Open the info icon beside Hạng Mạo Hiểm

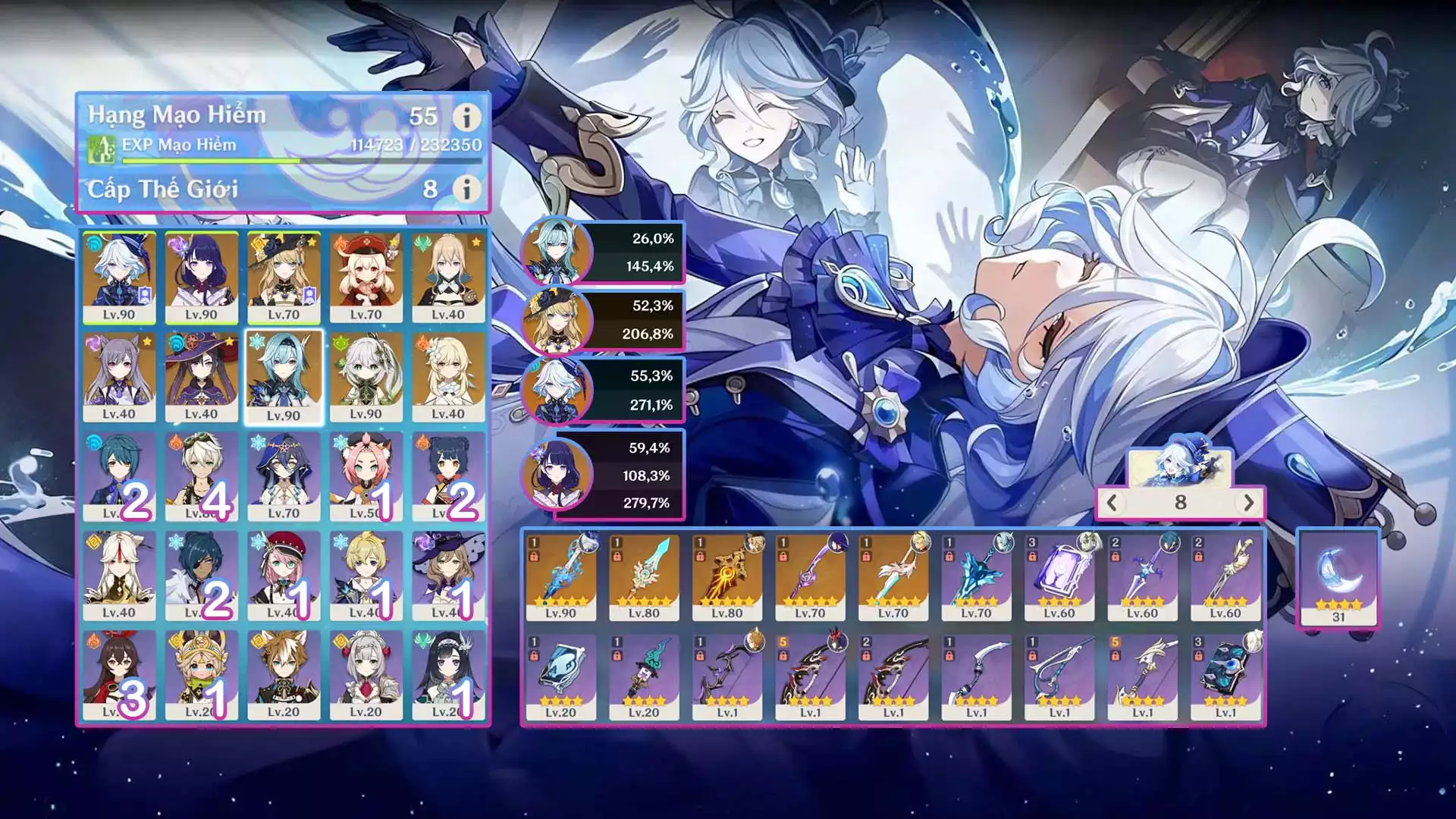tap(466, 117)
